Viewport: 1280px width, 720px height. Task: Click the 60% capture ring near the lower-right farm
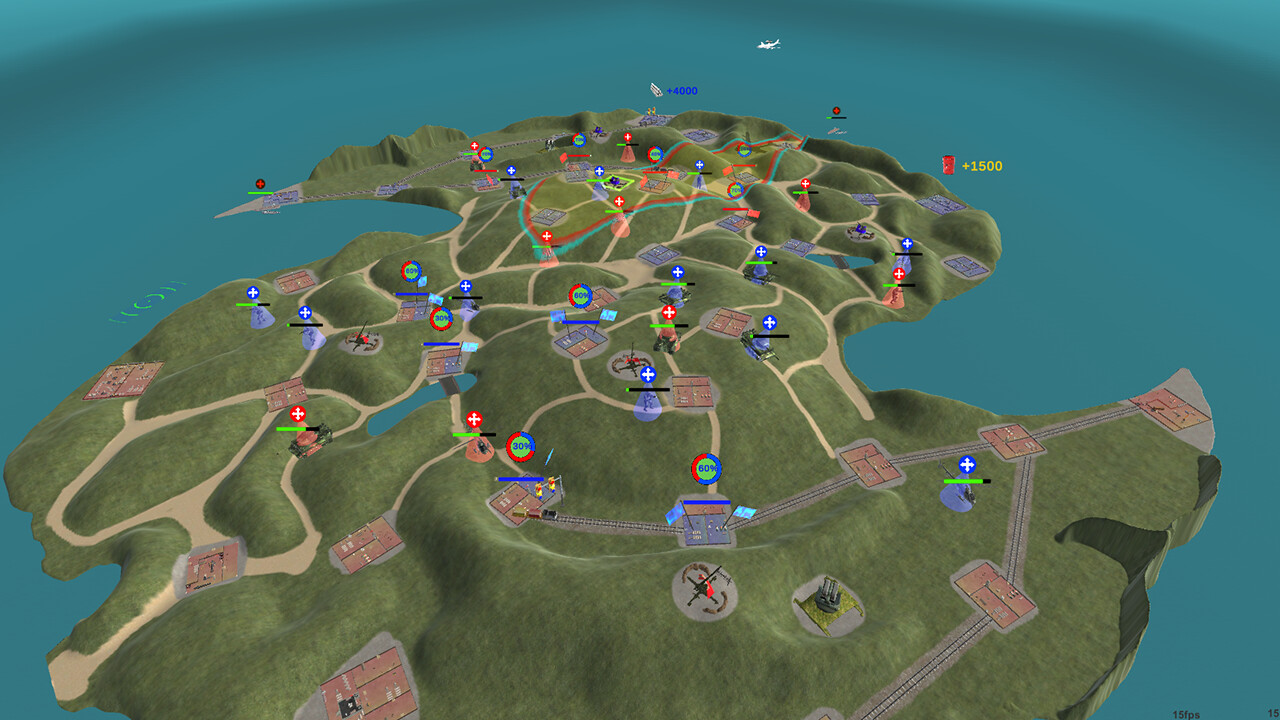[706, 466]
